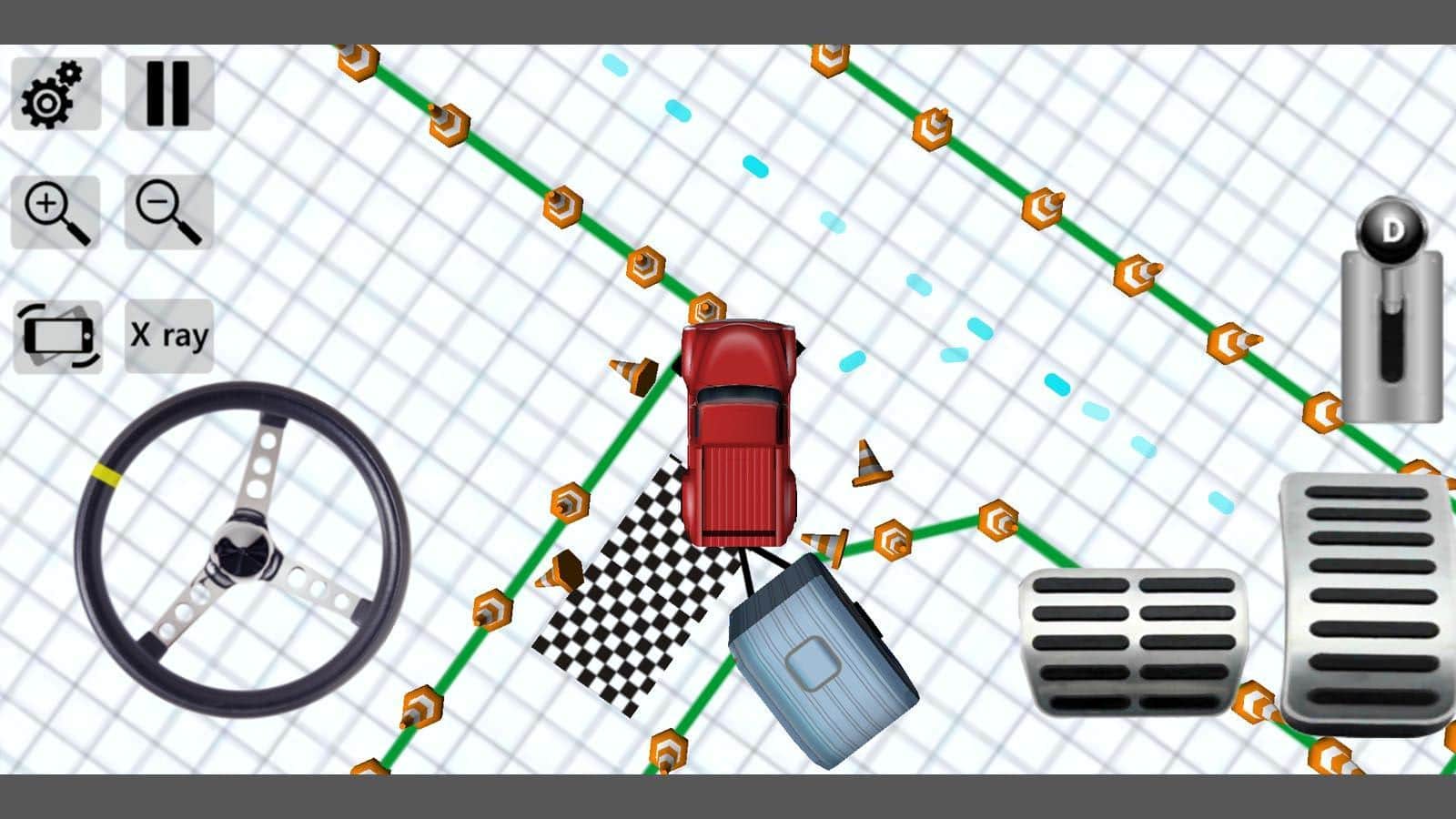Screen dimensions: 1456x819
Task: Tap the pause icon to halt gameplay
Action: click(169, 91)
